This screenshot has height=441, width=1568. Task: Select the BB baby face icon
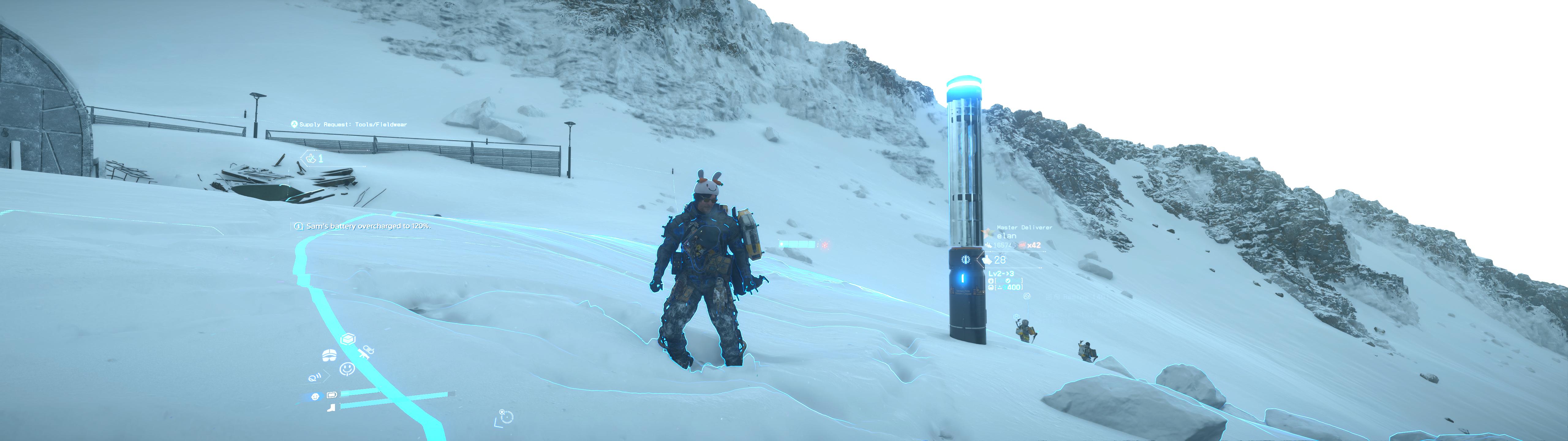click(315, 397)
